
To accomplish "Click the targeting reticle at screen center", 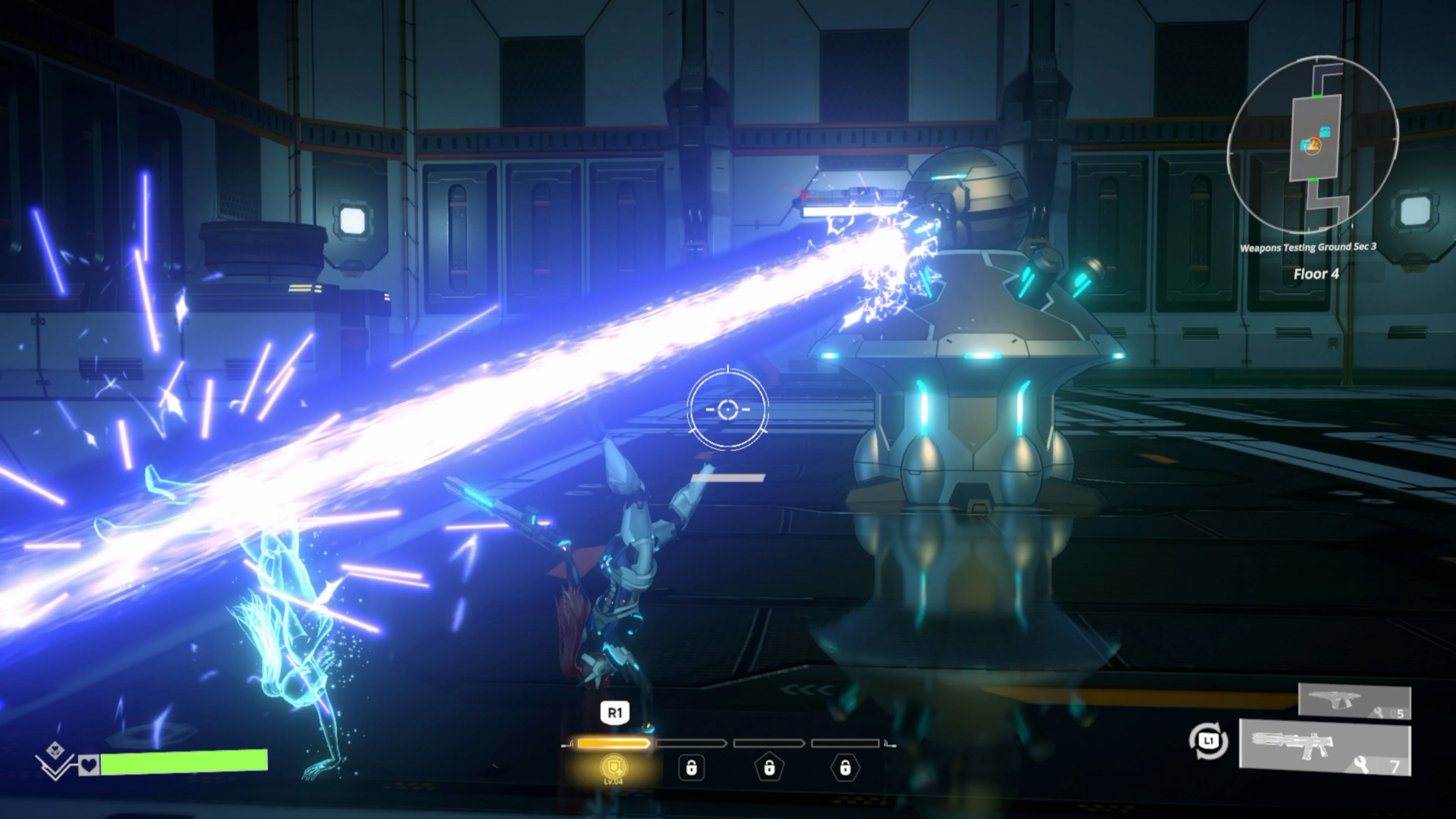I will (728, 410).
